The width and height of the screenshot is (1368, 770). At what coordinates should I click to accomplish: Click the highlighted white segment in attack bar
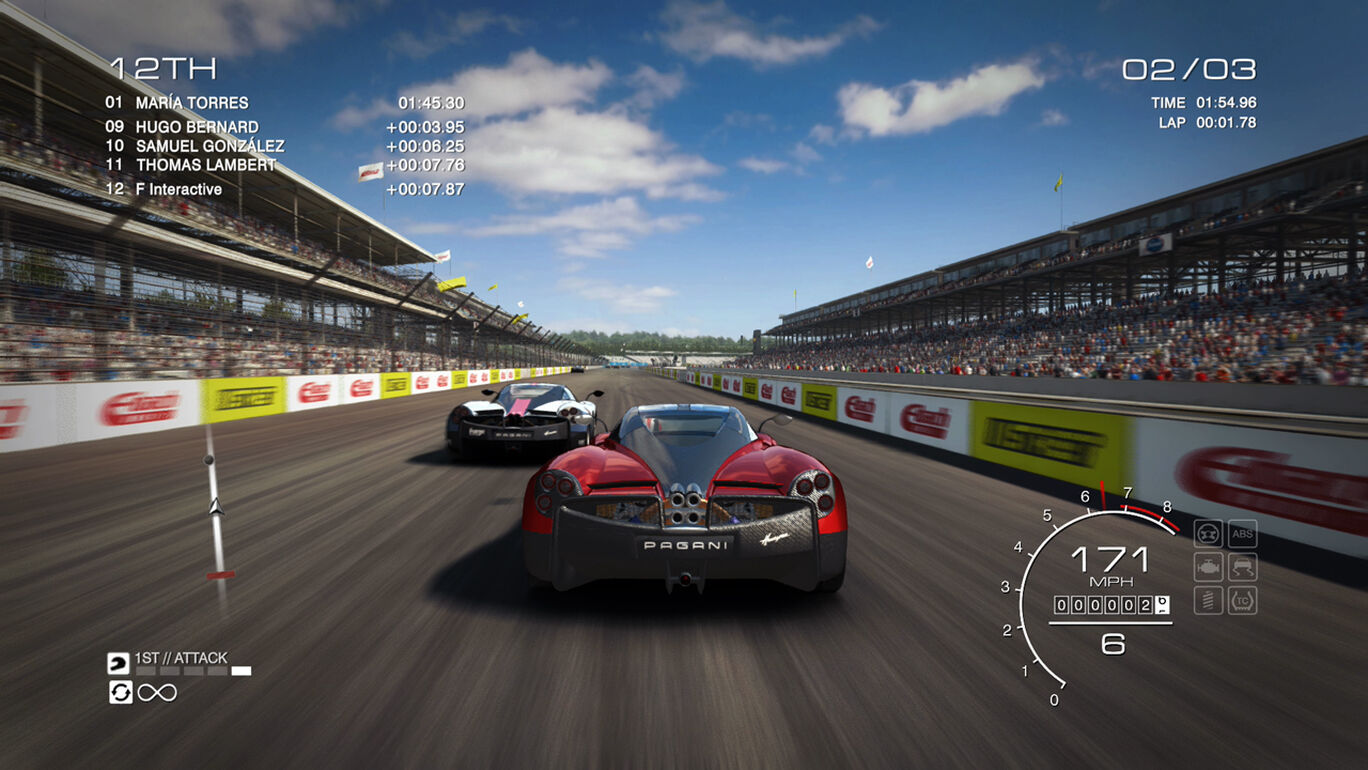pos(241,671)
